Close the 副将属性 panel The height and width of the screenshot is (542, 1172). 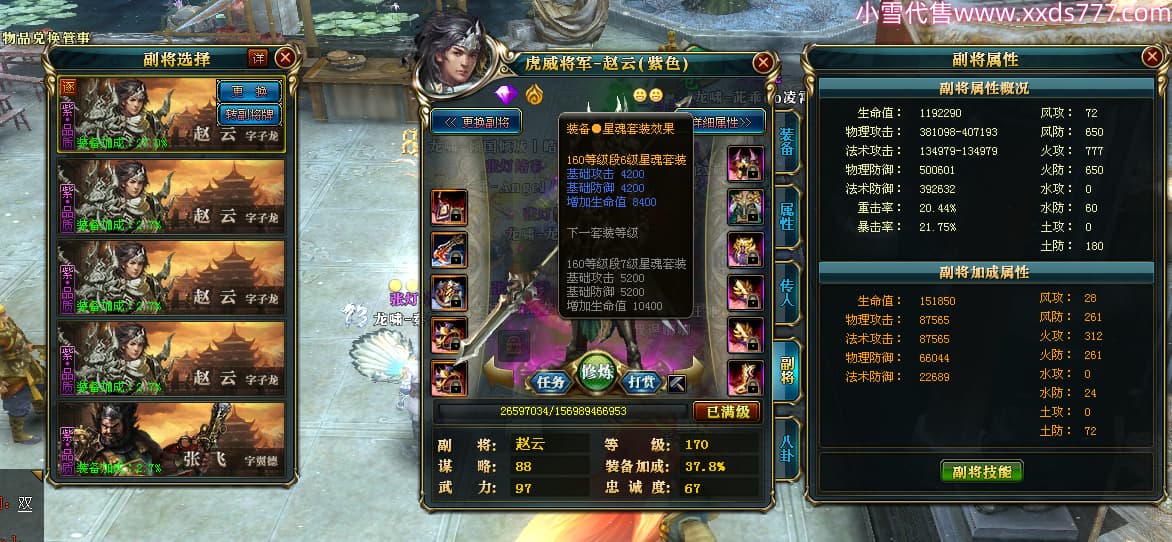[1152, 58]
